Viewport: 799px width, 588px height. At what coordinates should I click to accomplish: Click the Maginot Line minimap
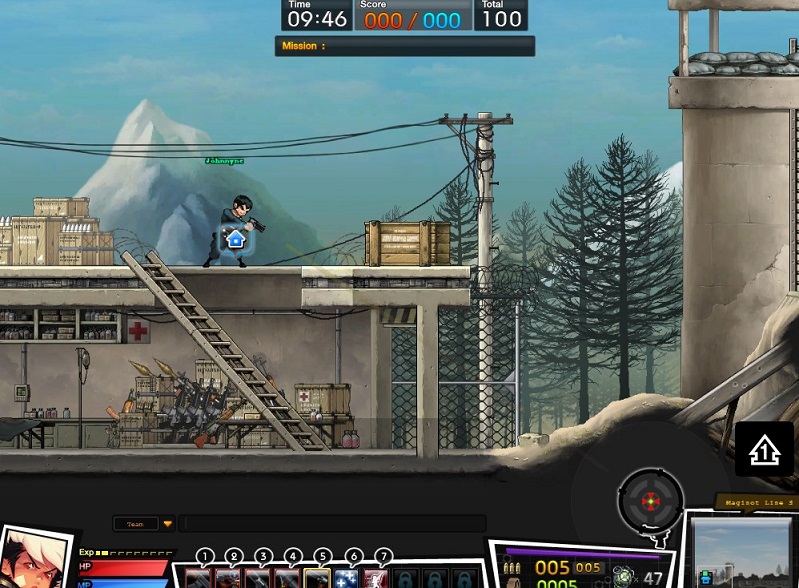742,552
